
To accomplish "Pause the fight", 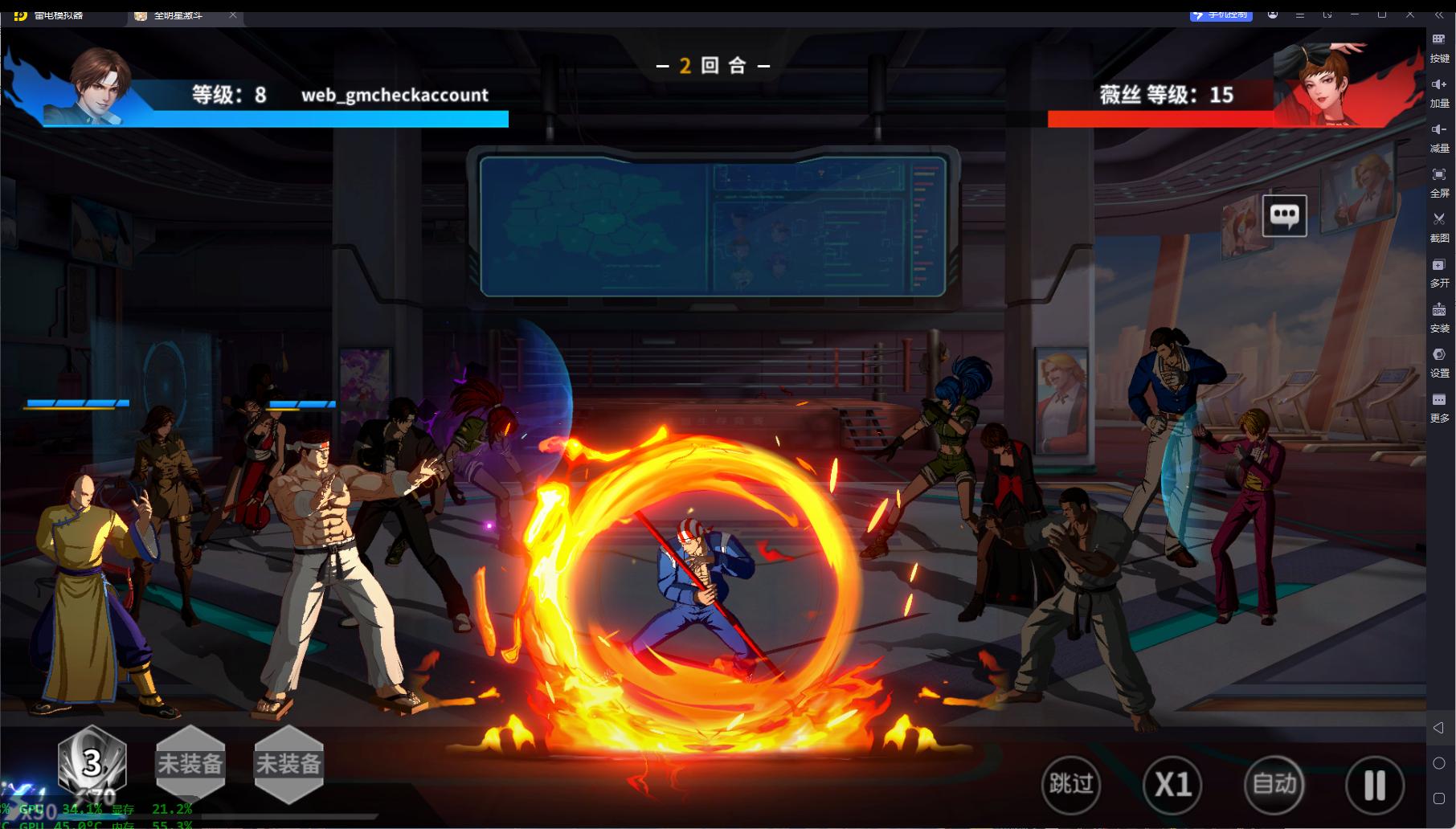I will [1375, 785].
